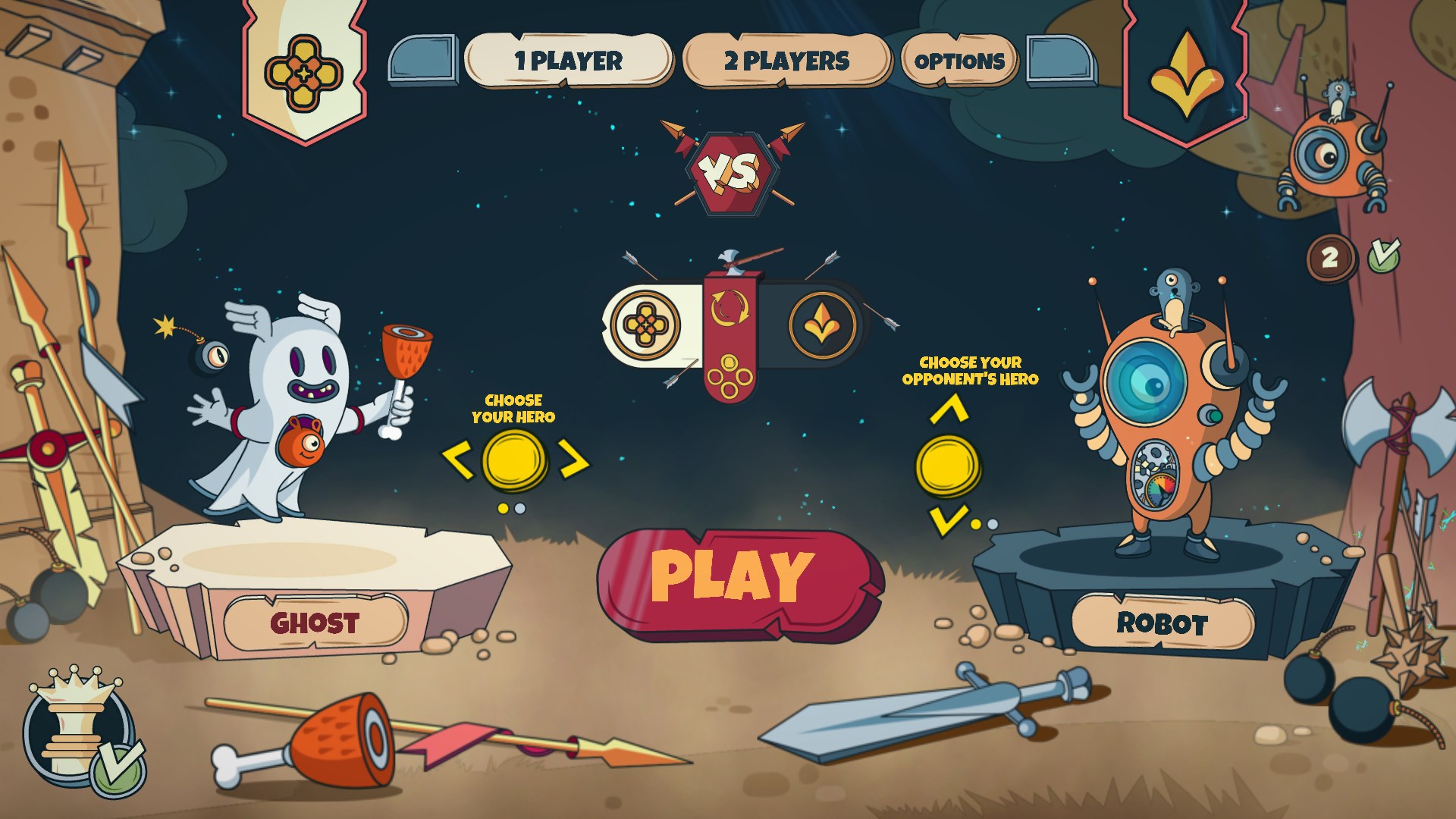
Task: Click the bronze medal showing the number 2
Action: (1329, 258)
